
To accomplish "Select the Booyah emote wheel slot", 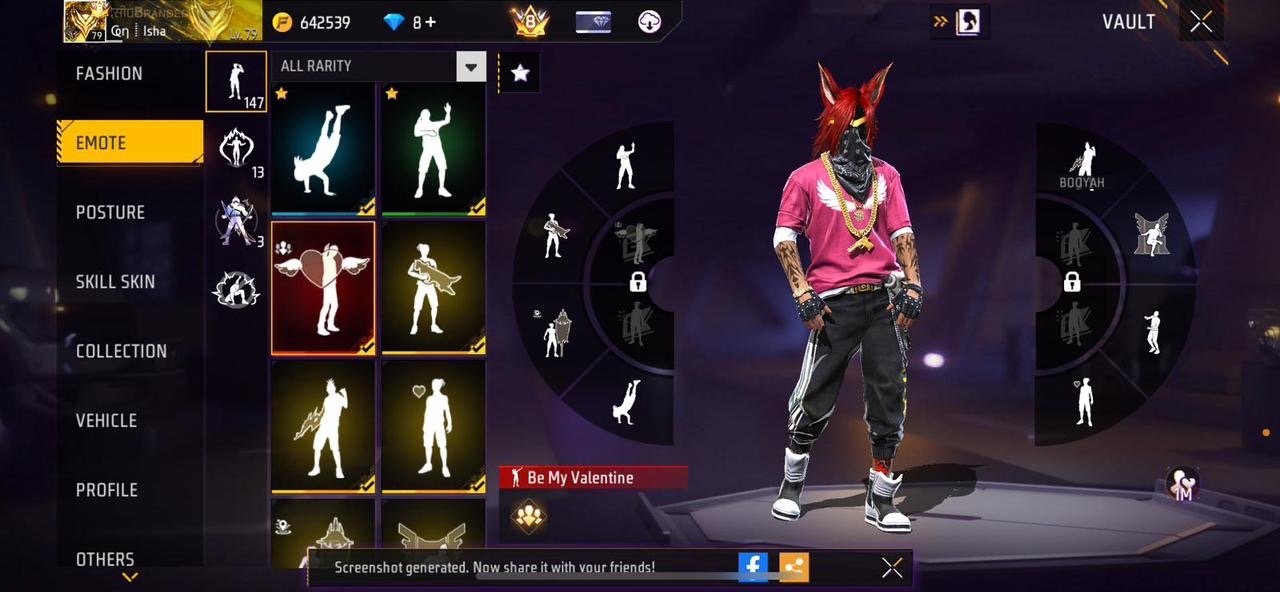I will point(1082,165).
